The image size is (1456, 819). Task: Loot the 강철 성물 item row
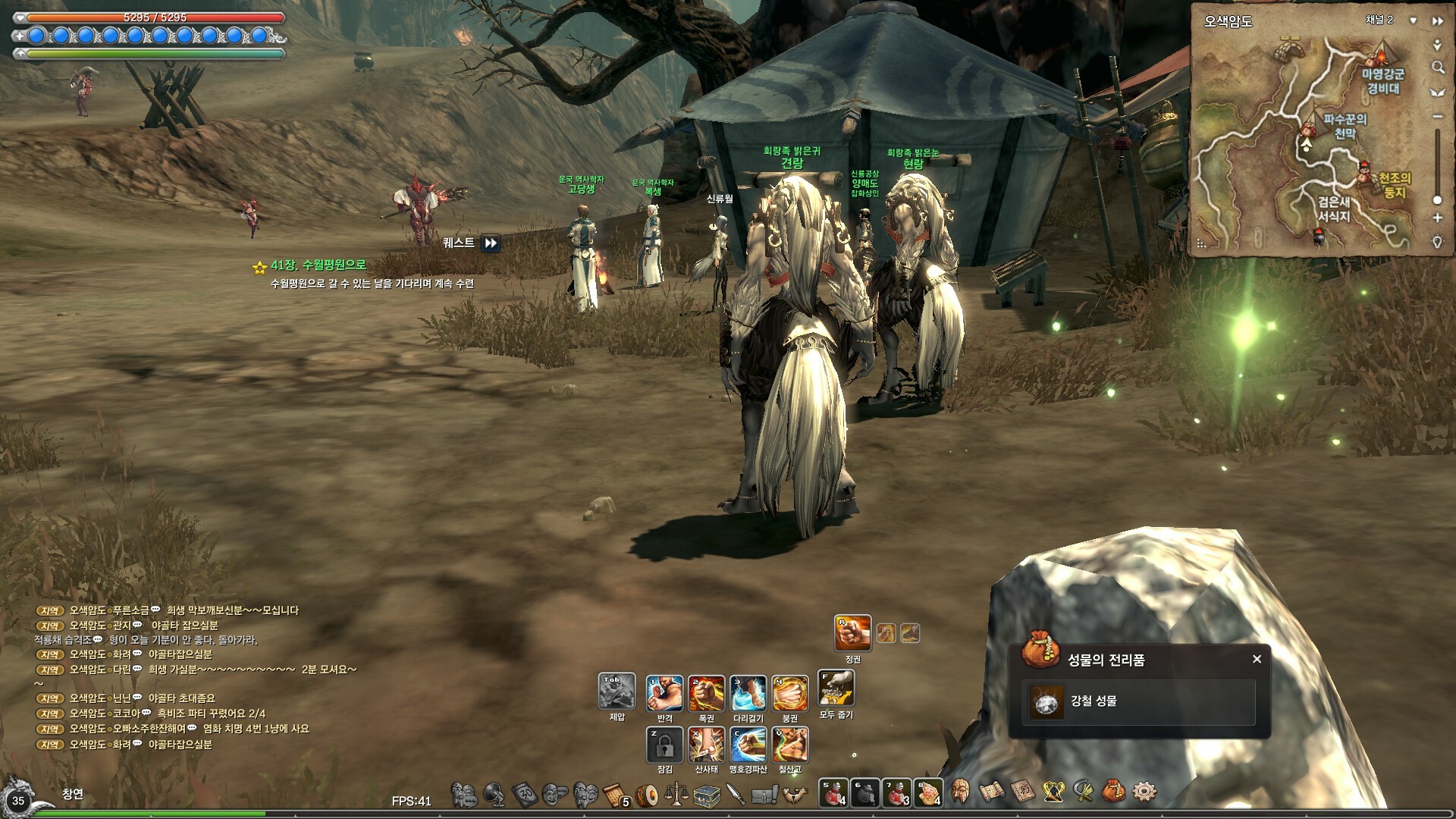[1138, 702]
